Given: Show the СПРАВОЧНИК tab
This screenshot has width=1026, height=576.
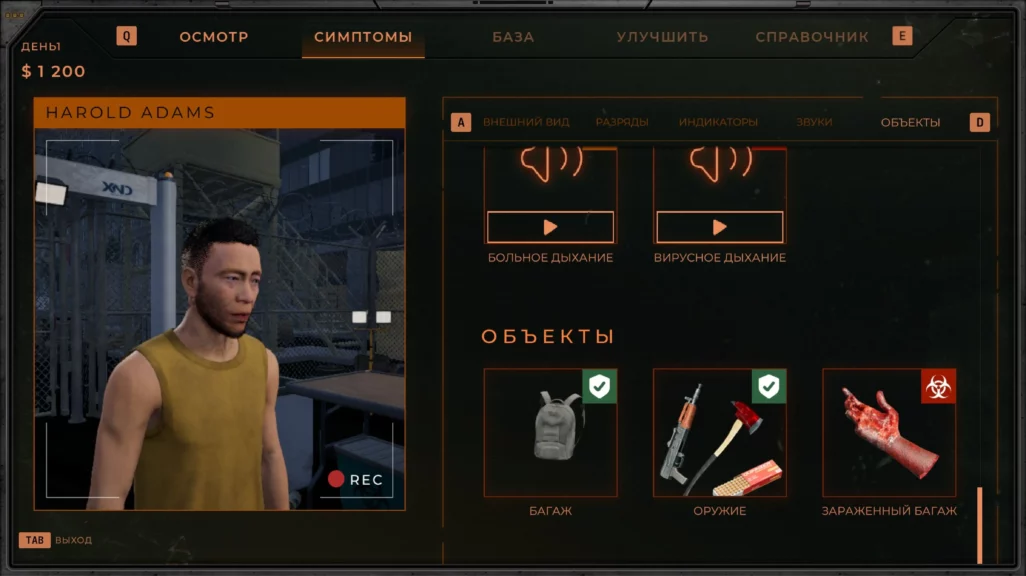Looking at the screenshot, I should click(812, 37).
